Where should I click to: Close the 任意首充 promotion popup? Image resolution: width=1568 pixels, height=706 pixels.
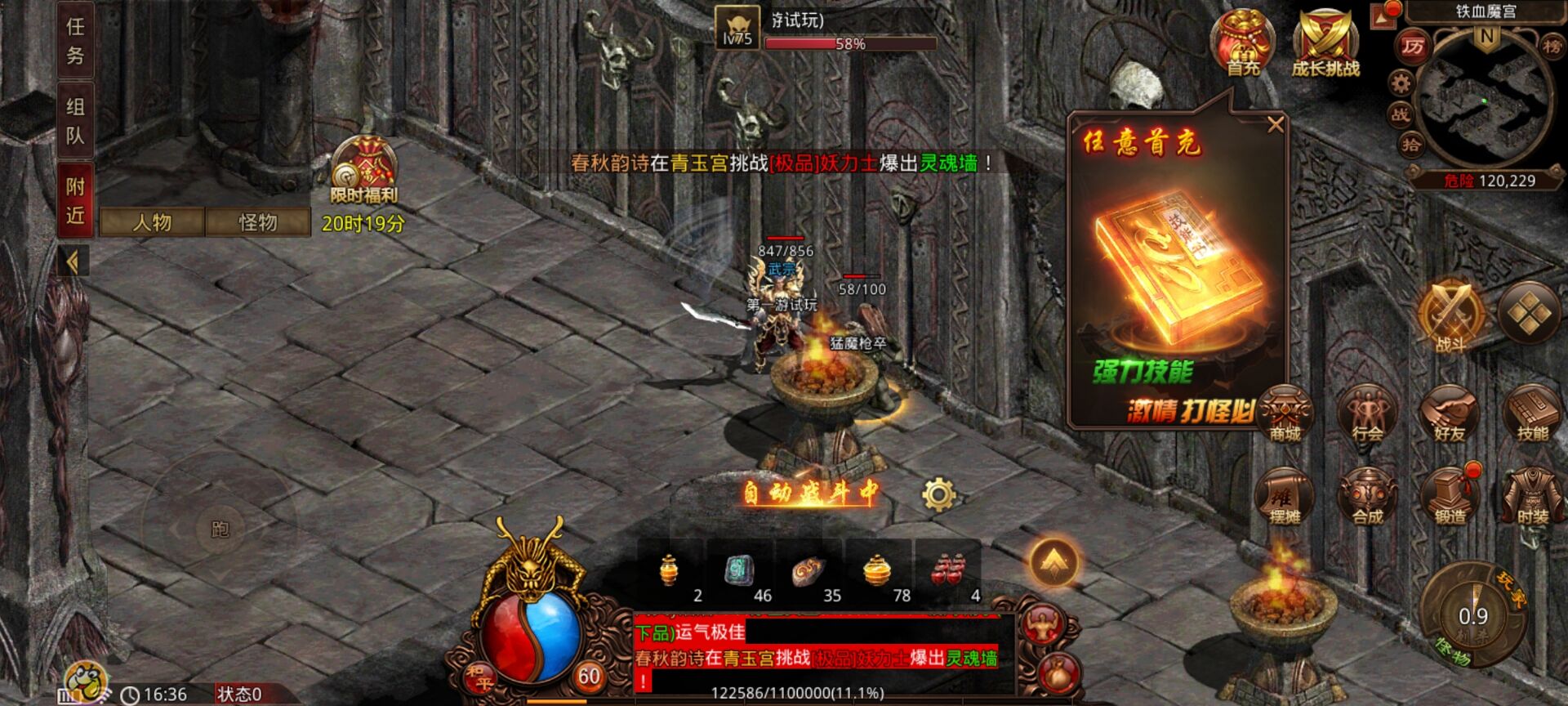coord(1275,125)
